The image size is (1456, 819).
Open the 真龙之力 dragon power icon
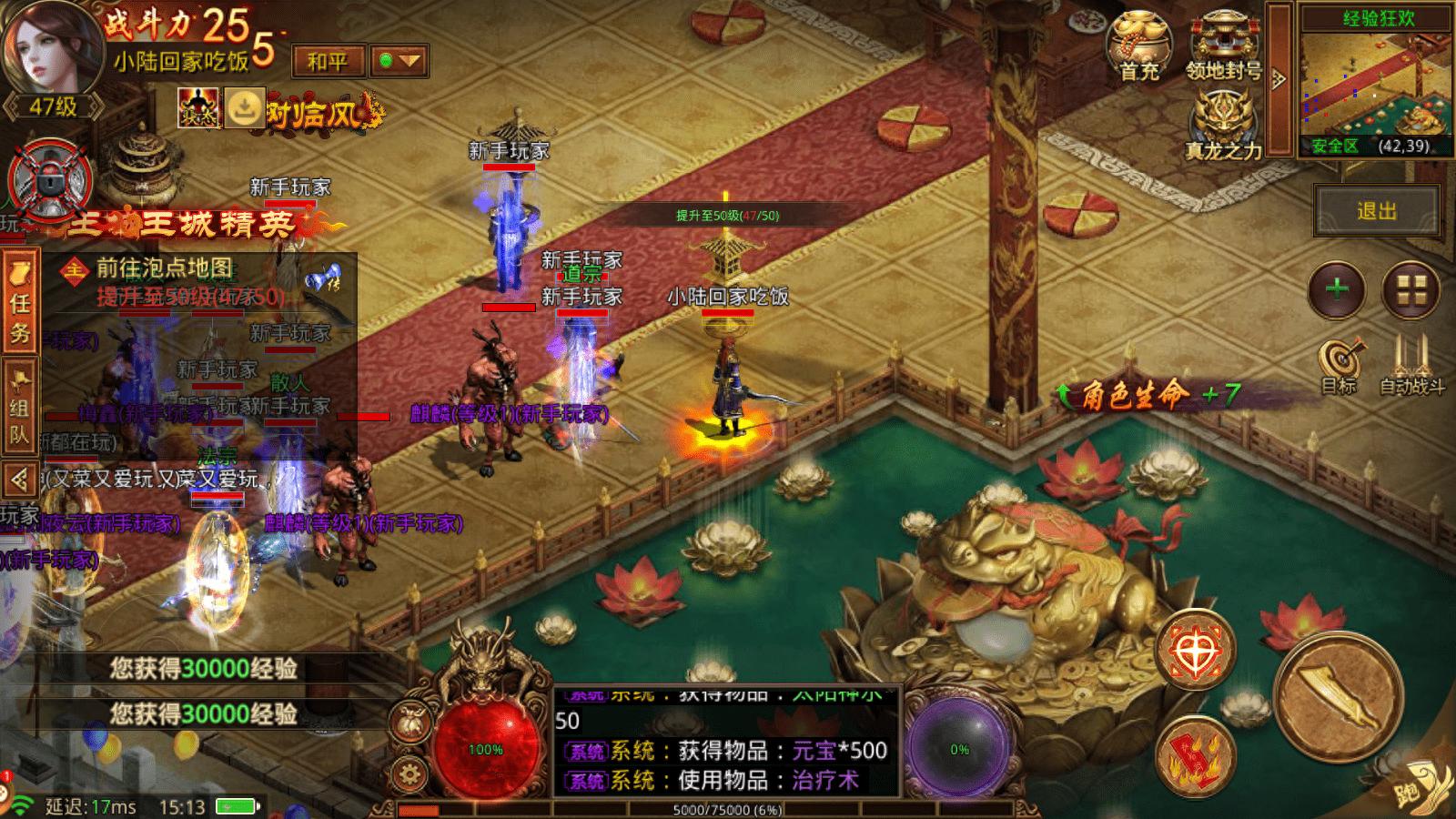coord(1222,127)
